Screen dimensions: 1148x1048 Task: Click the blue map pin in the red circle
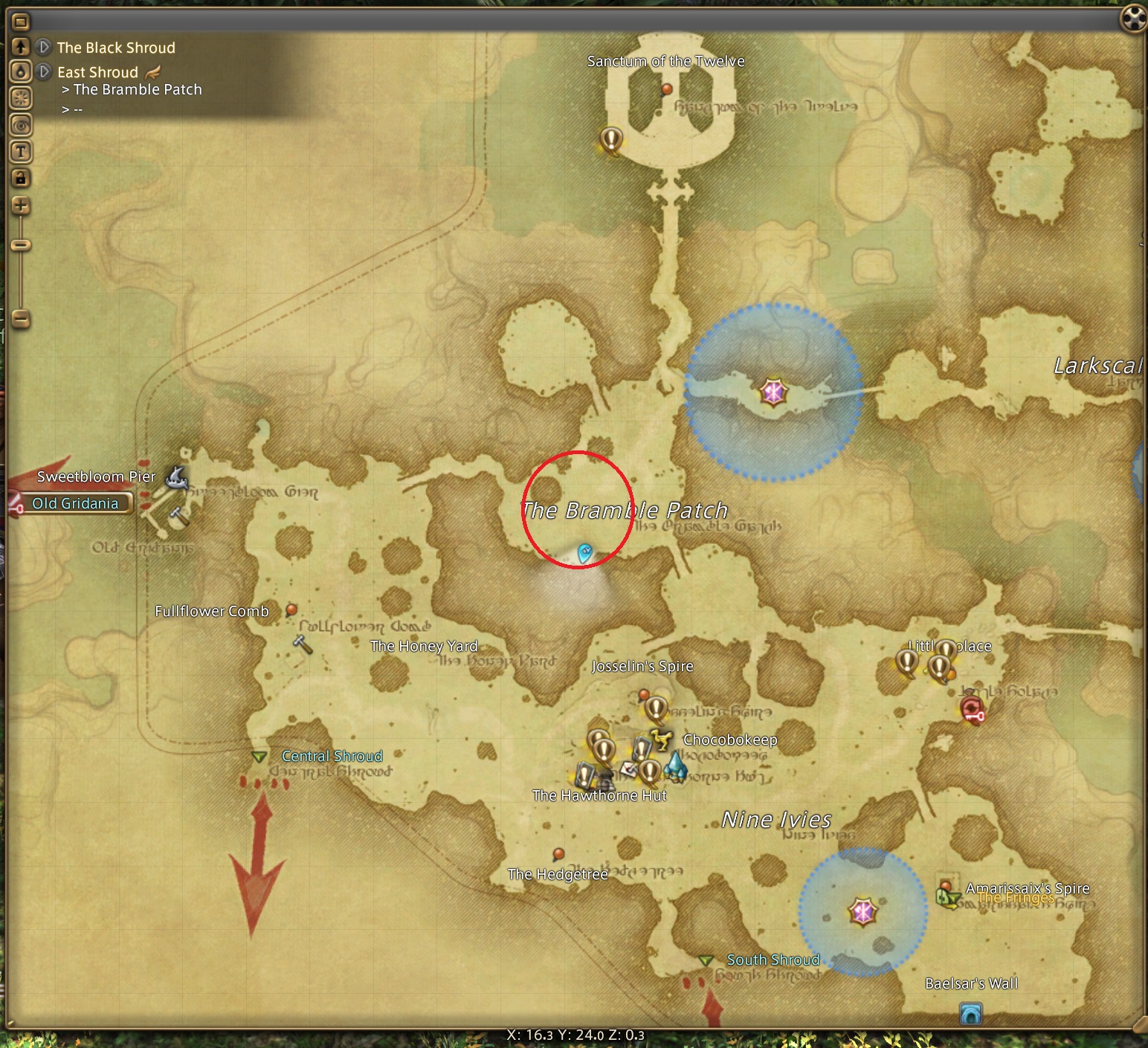click(x=585, y=552)
